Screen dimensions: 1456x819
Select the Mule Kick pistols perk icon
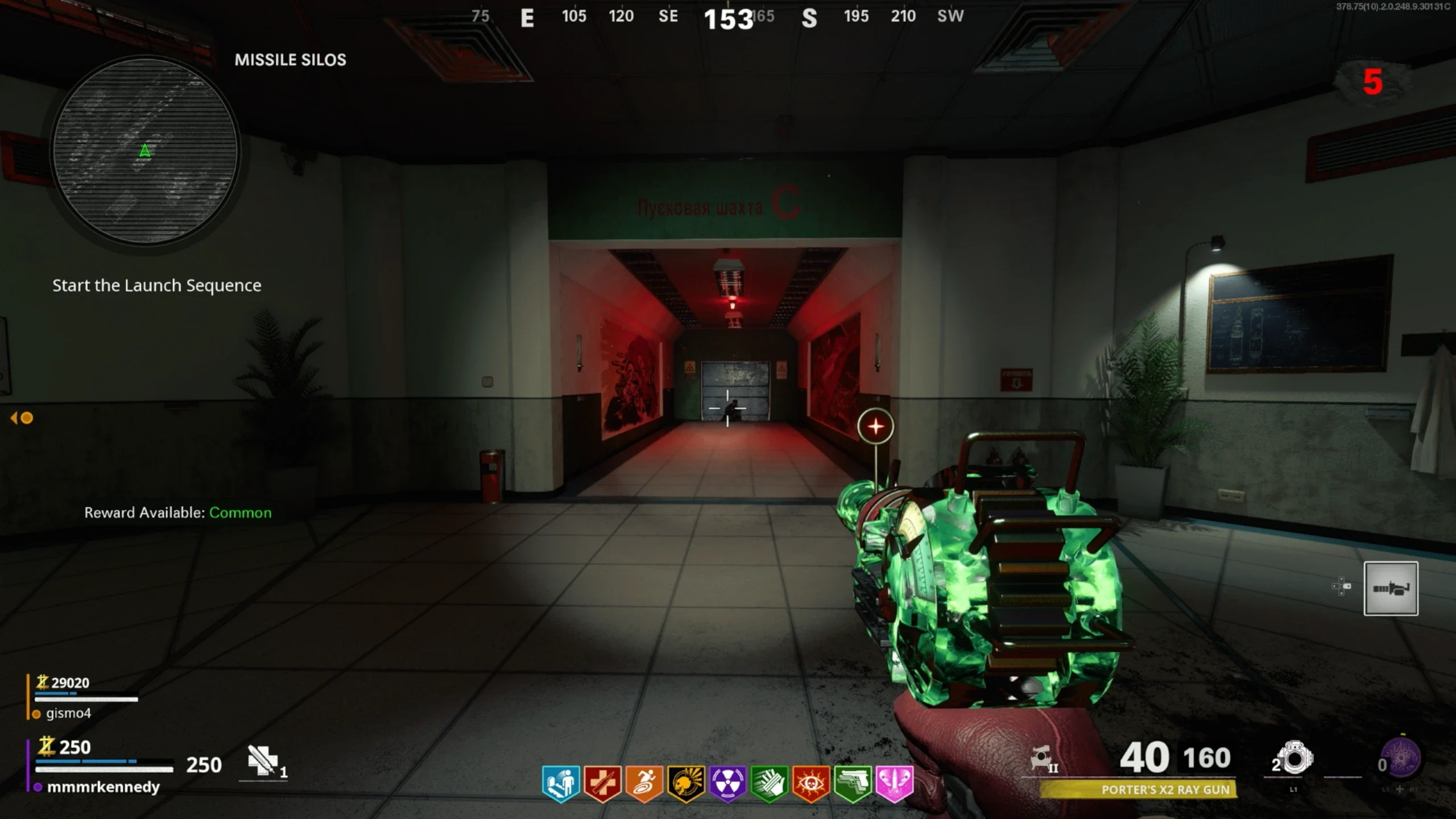pyautogui.click(x=853, y=783)
